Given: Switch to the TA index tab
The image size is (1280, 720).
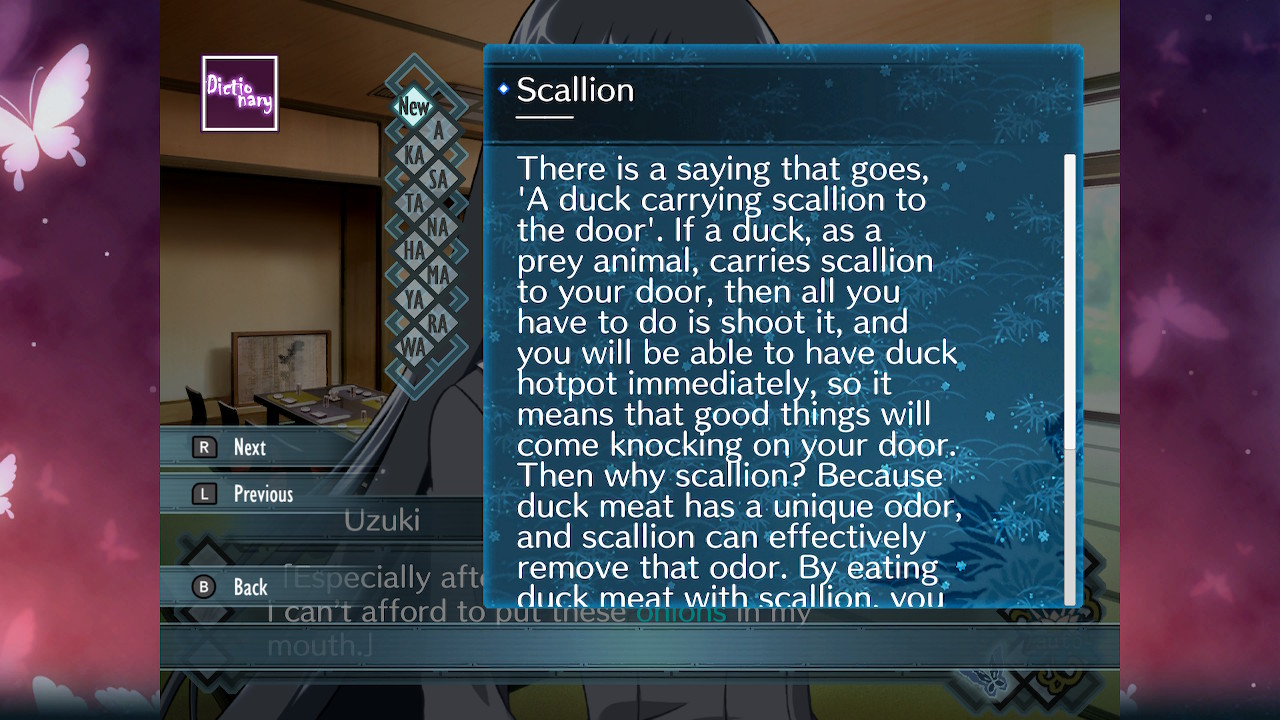Looking at the screenshot, I should click(x=413, y=203).
